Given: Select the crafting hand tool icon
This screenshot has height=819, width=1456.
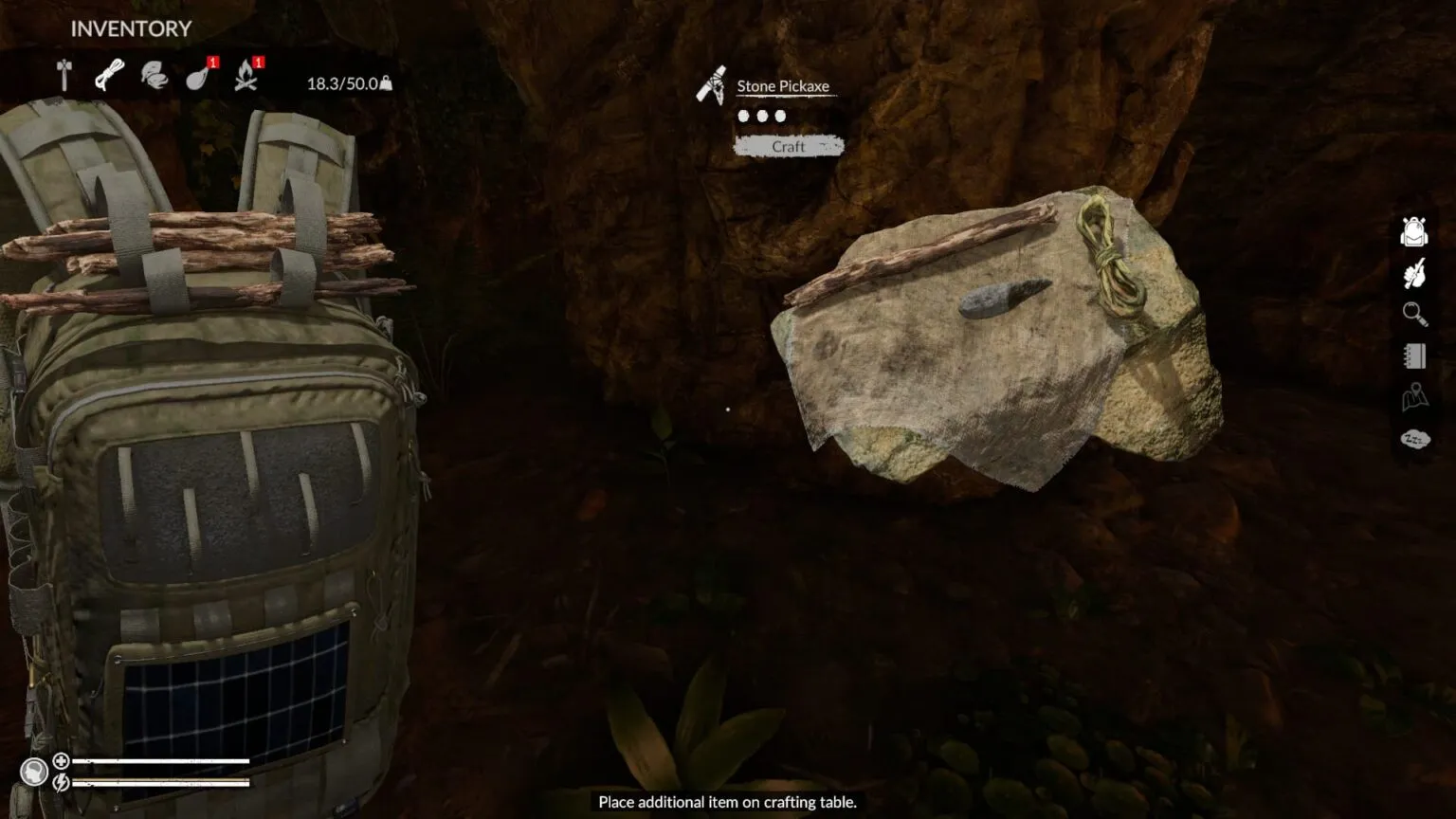Looking at the screenshot, I should [x=1413, y=272].
